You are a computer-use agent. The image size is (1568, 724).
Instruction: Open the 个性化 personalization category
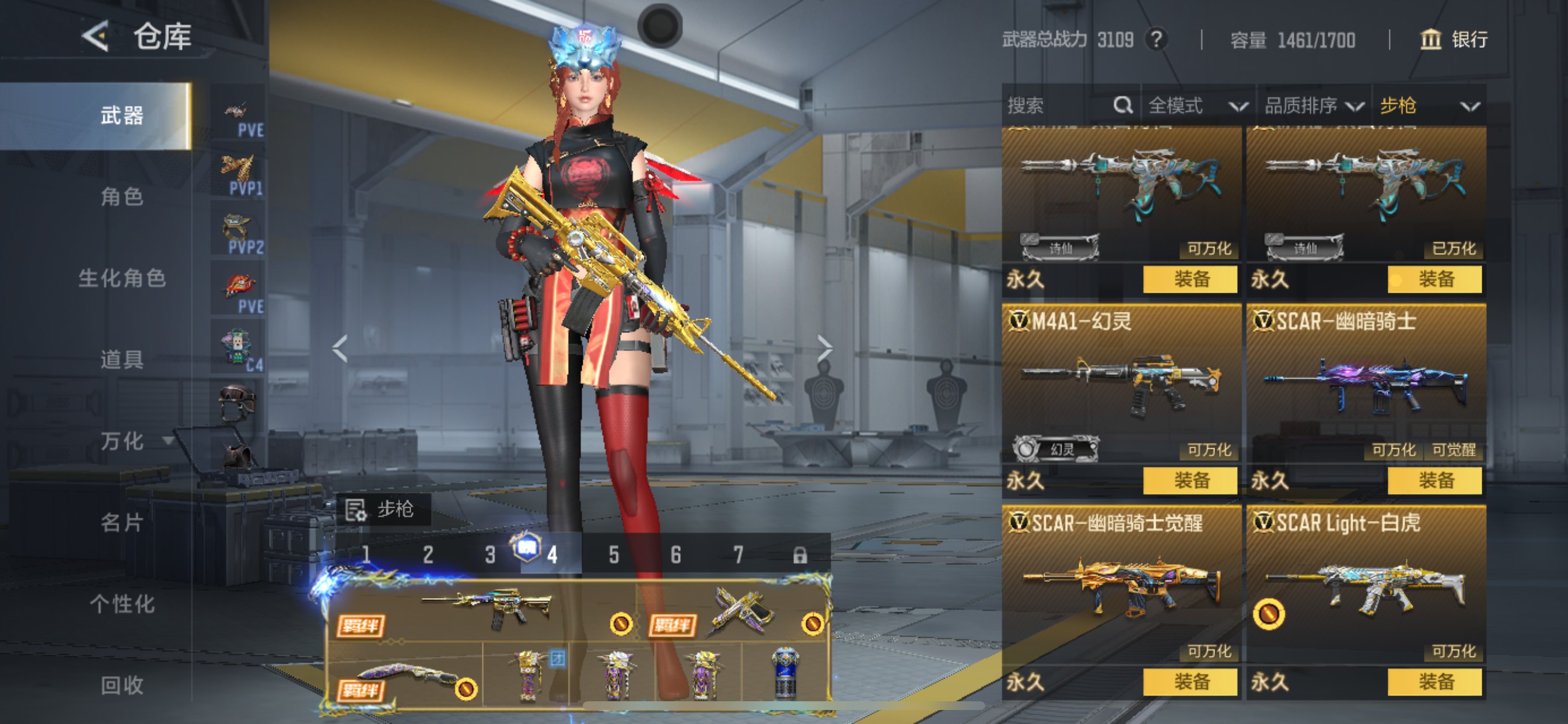[122, 603]
